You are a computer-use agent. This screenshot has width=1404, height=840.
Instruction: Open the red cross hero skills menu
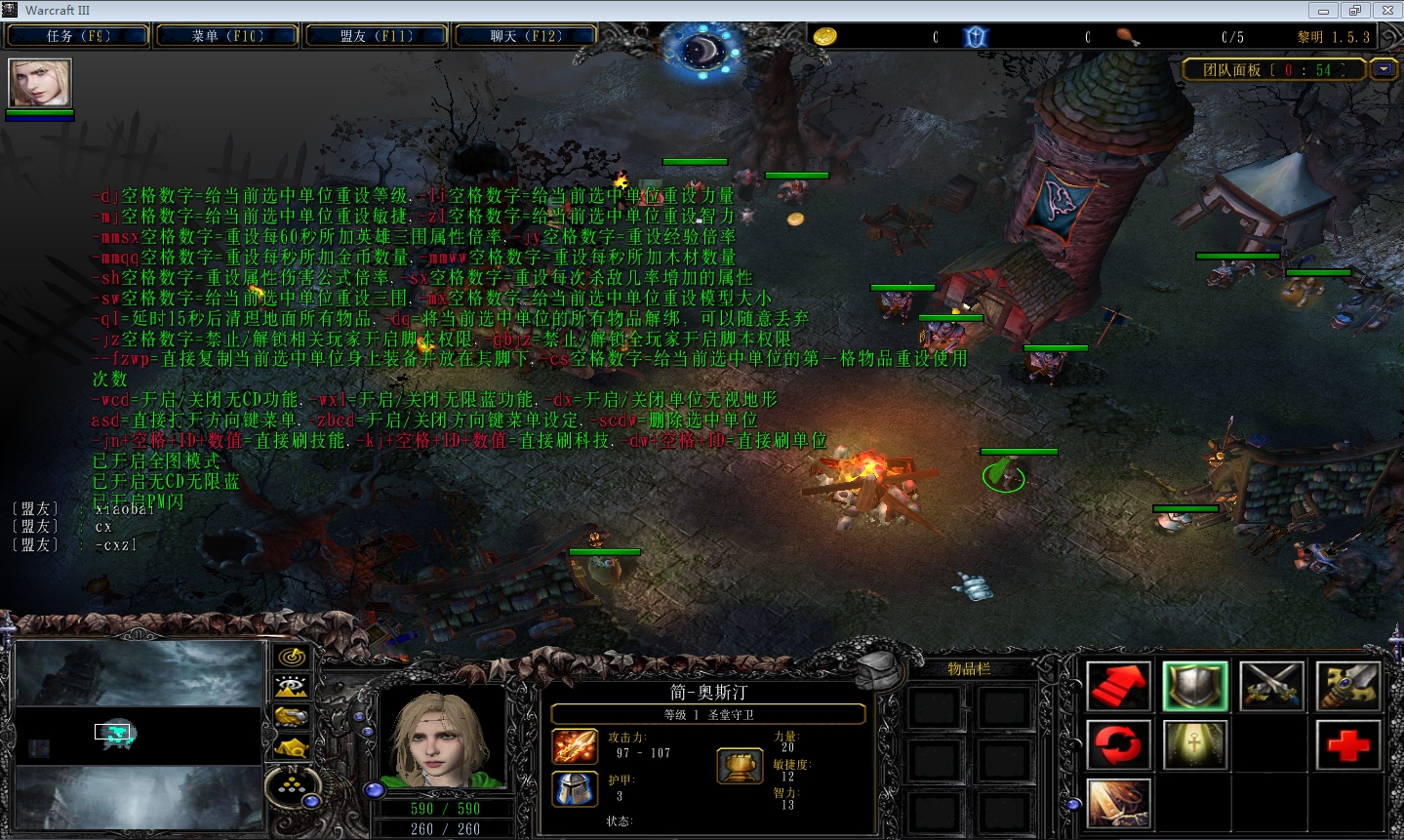coord(1347,744)
